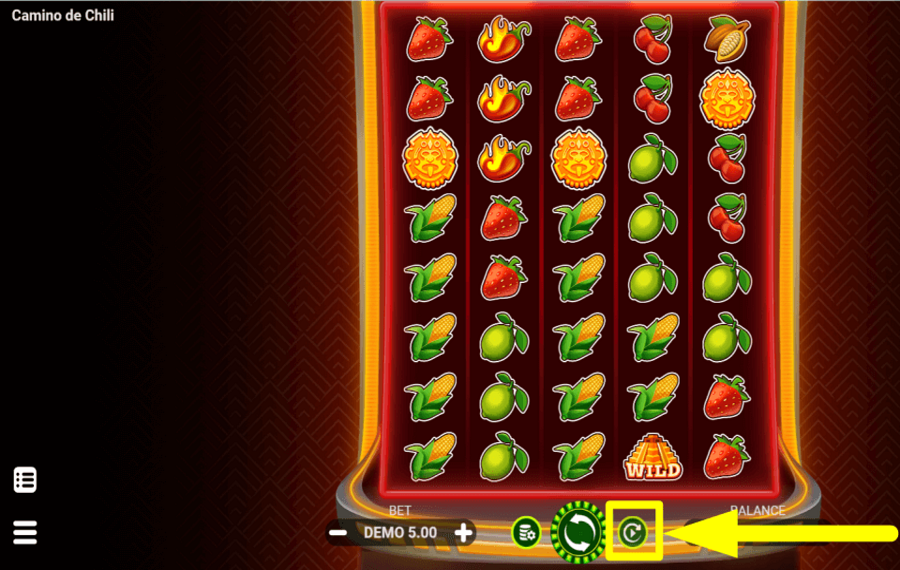Image resolution: width=900 pixels, height=570 pixels.
Task: Increase the bet with the plus button
Action: pos(464,533)
